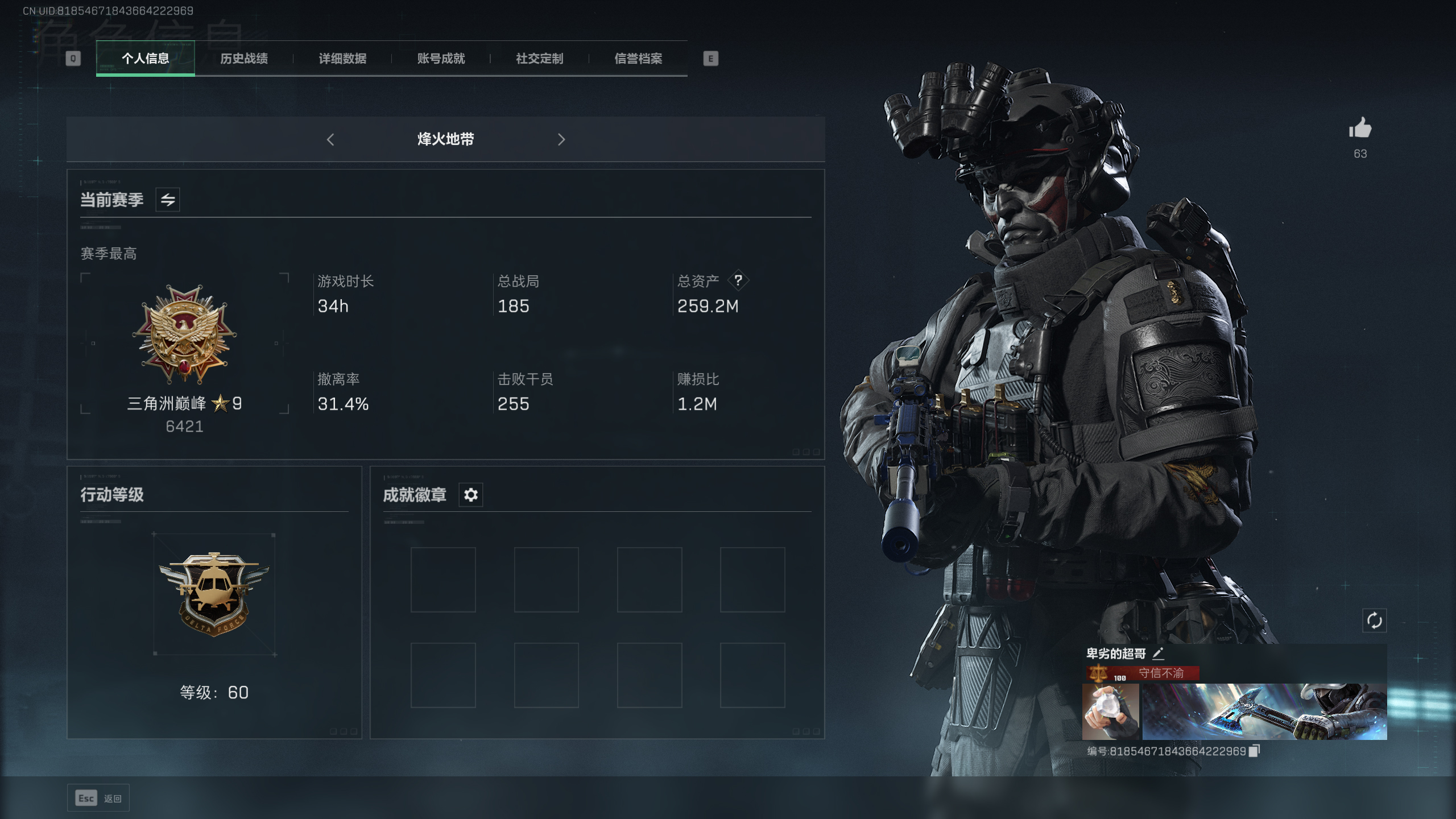Go to the 社交定制 tab
The width and height of the screenshot is (1456, 819).
[x=539, y=59]
